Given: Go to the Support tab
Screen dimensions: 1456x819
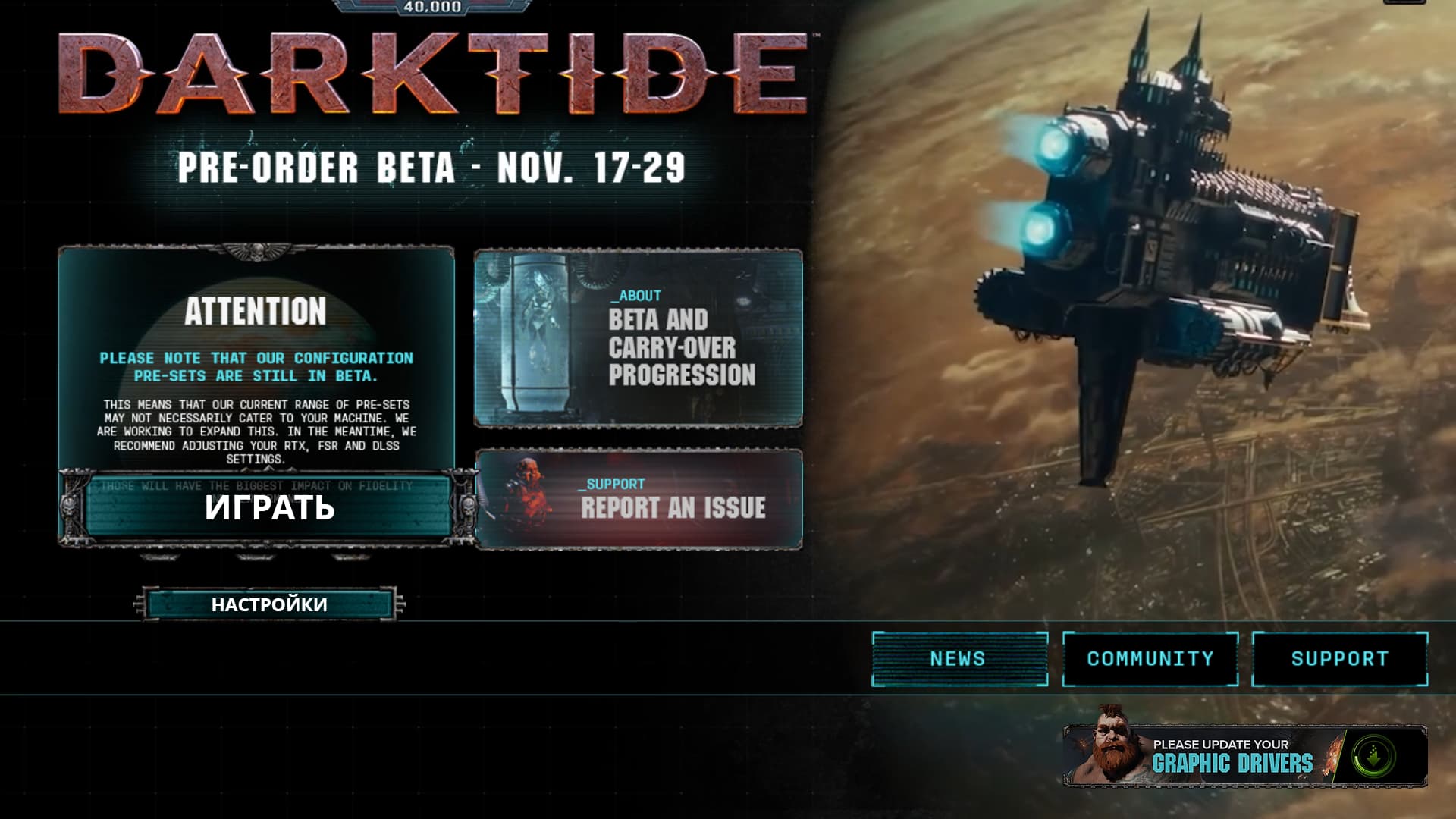Looking at the screenshot, I should tap(1339, 658).
